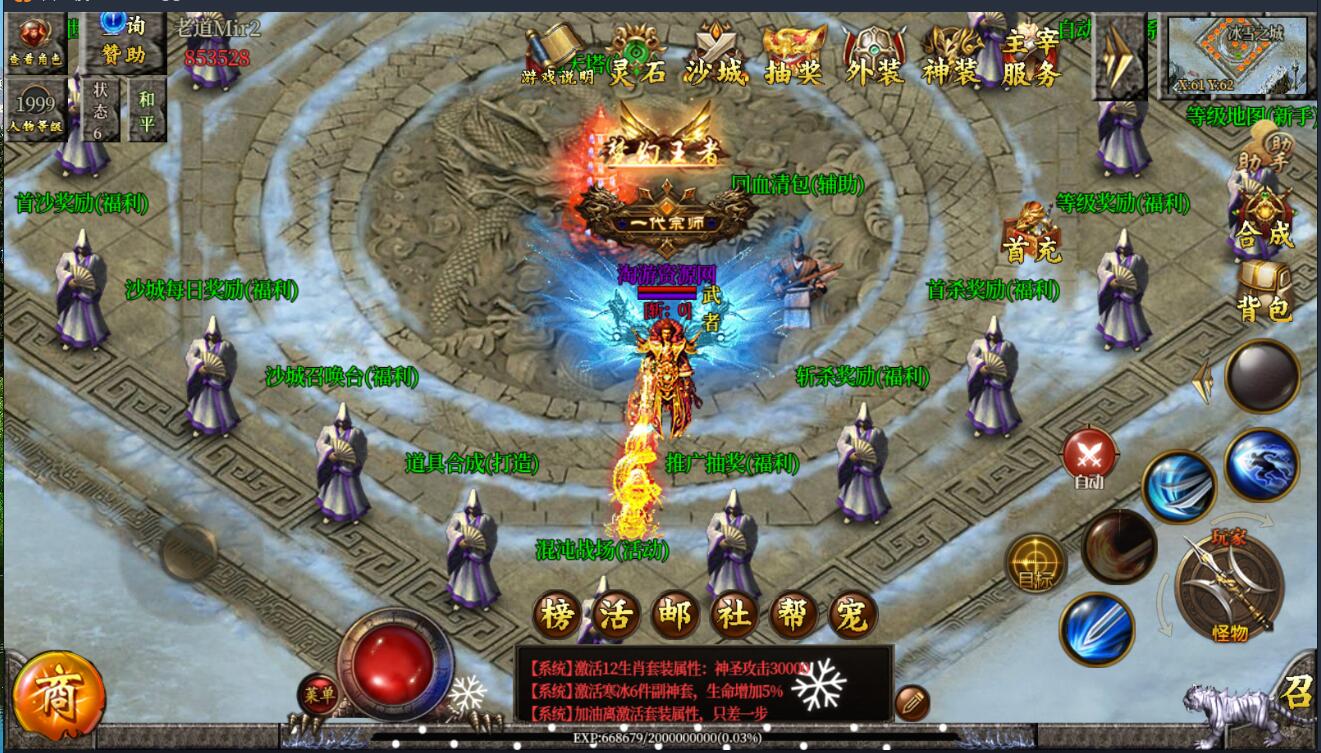The image size is (1321, 753).
Task: Open the 邮 mail button
Action: 674,614
